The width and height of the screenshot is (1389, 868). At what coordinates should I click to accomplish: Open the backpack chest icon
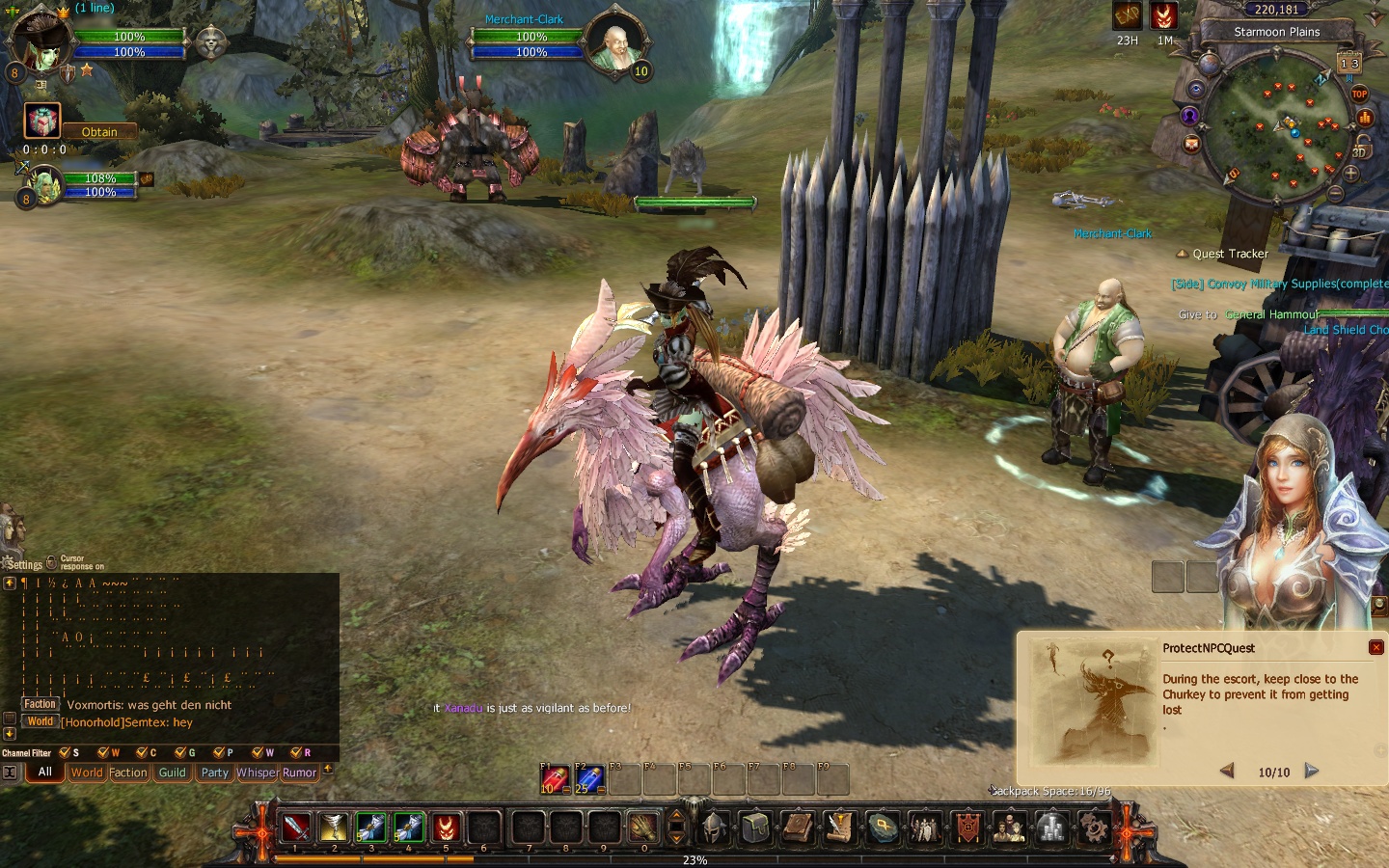(756, 827)
